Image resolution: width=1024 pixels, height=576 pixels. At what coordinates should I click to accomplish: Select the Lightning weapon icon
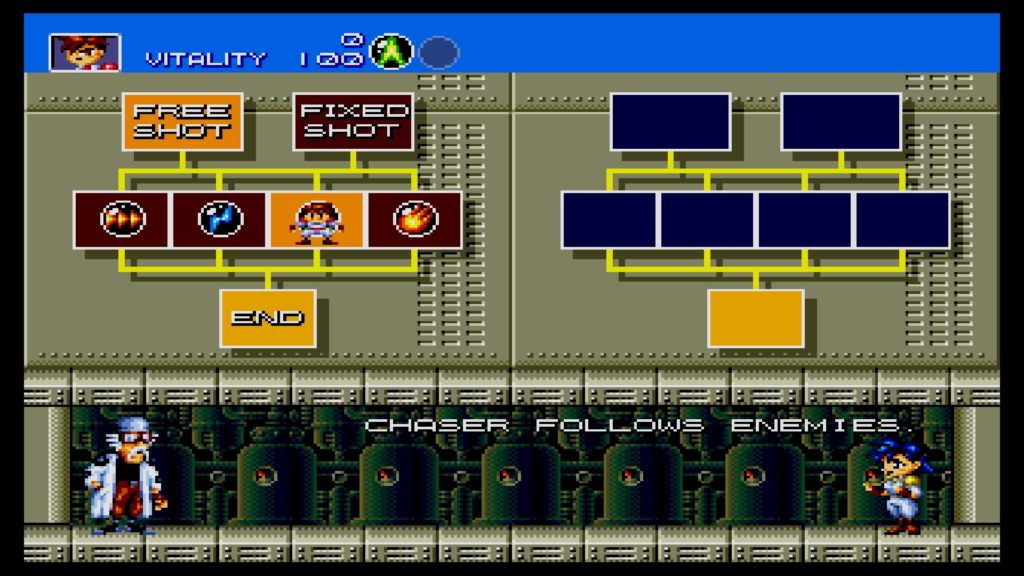(220, 219)
